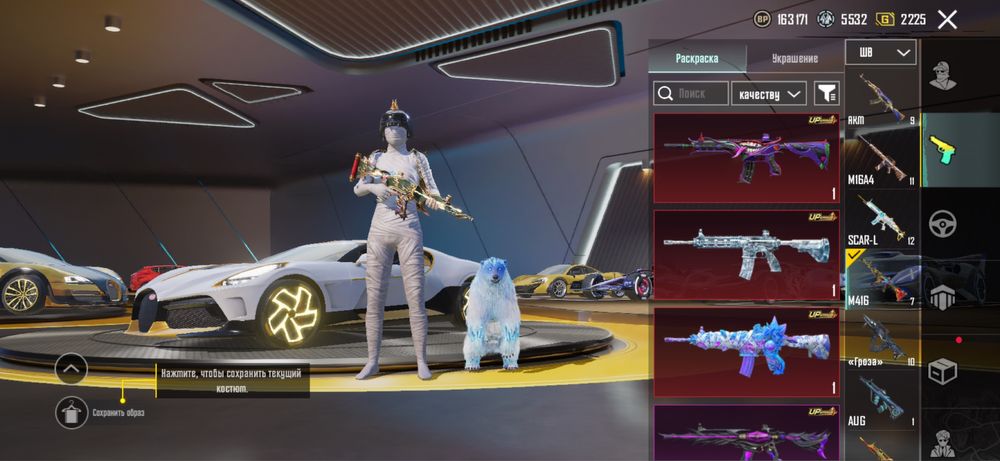
Task: Open the ШВ weapon type dropdown
Action: point(880,53)
